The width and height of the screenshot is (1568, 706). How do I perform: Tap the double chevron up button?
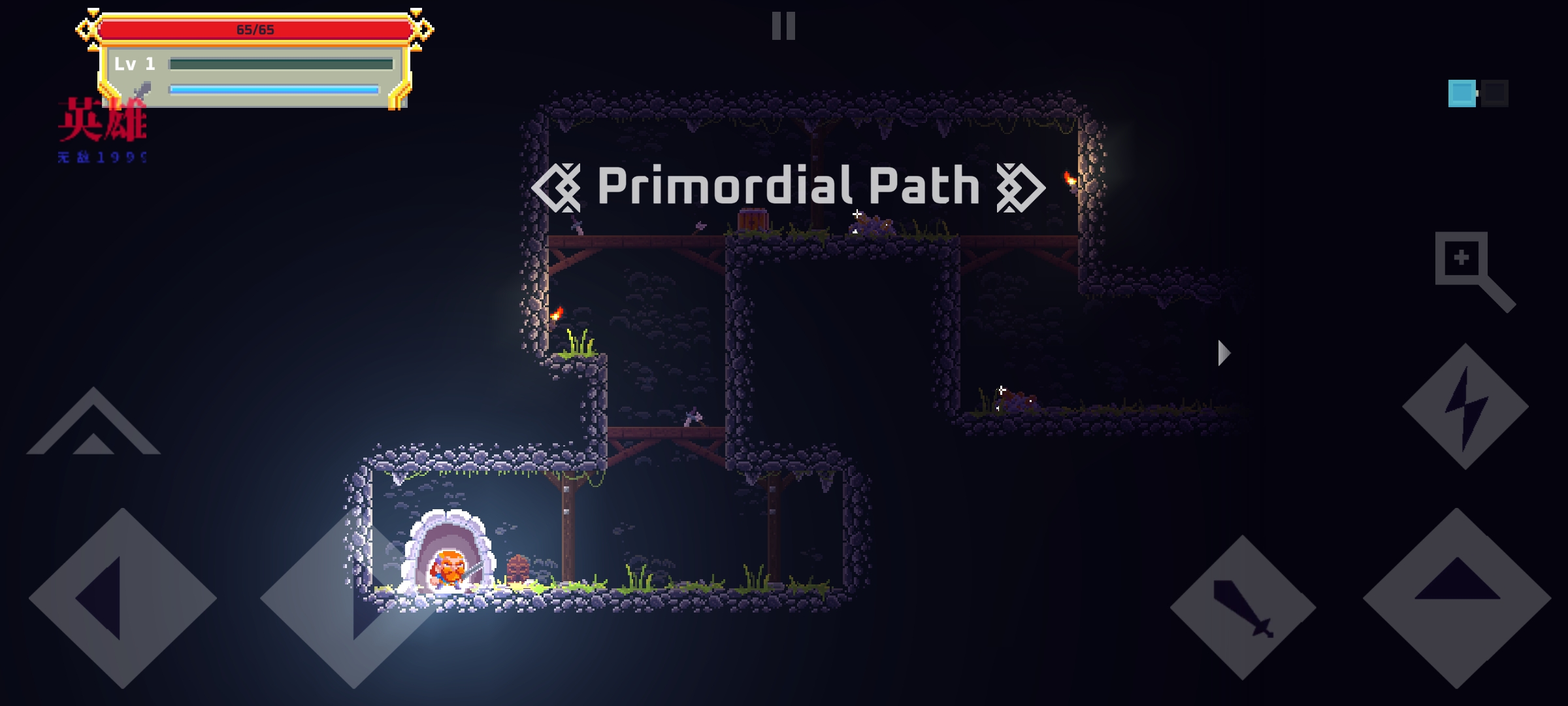click(93, 424)
